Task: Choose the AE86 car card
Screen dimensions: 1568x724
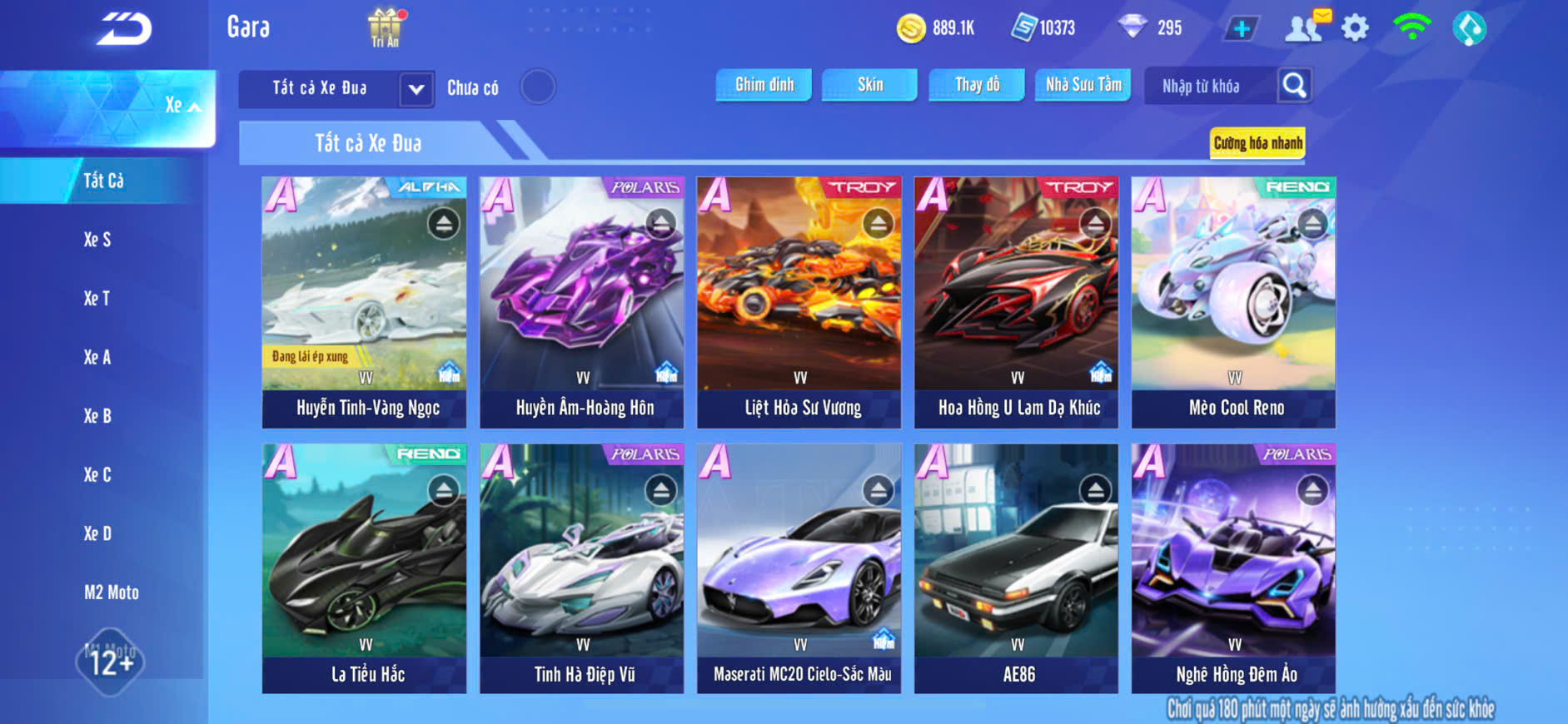Action: click(1016, 568)
